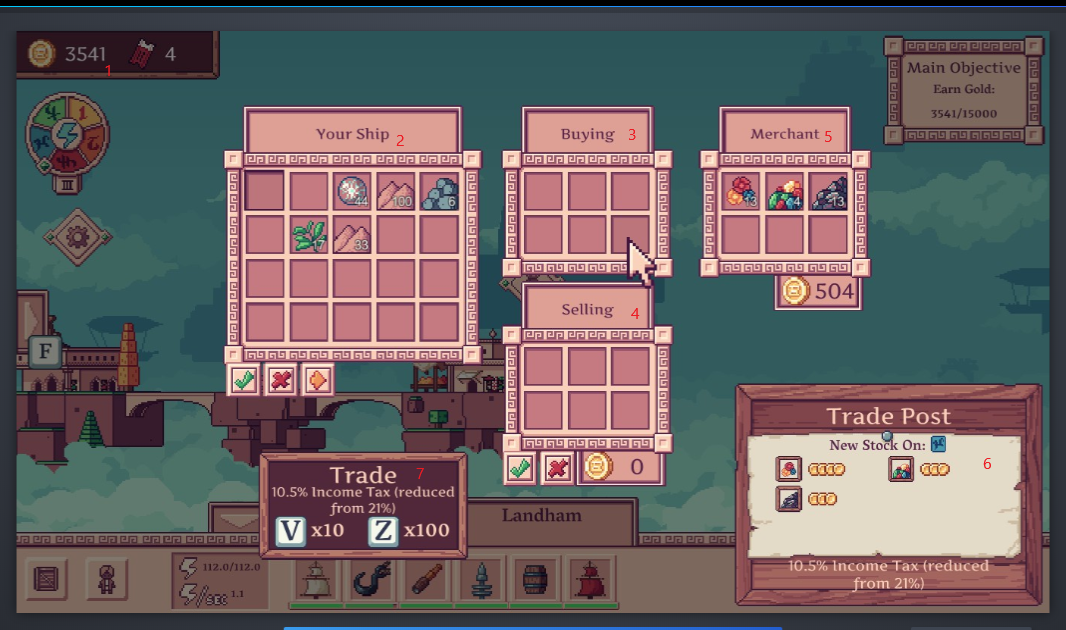Viewport: 1066px width, 630px height.
Task: Open the cargo crate button
Action: click(46, 581)
